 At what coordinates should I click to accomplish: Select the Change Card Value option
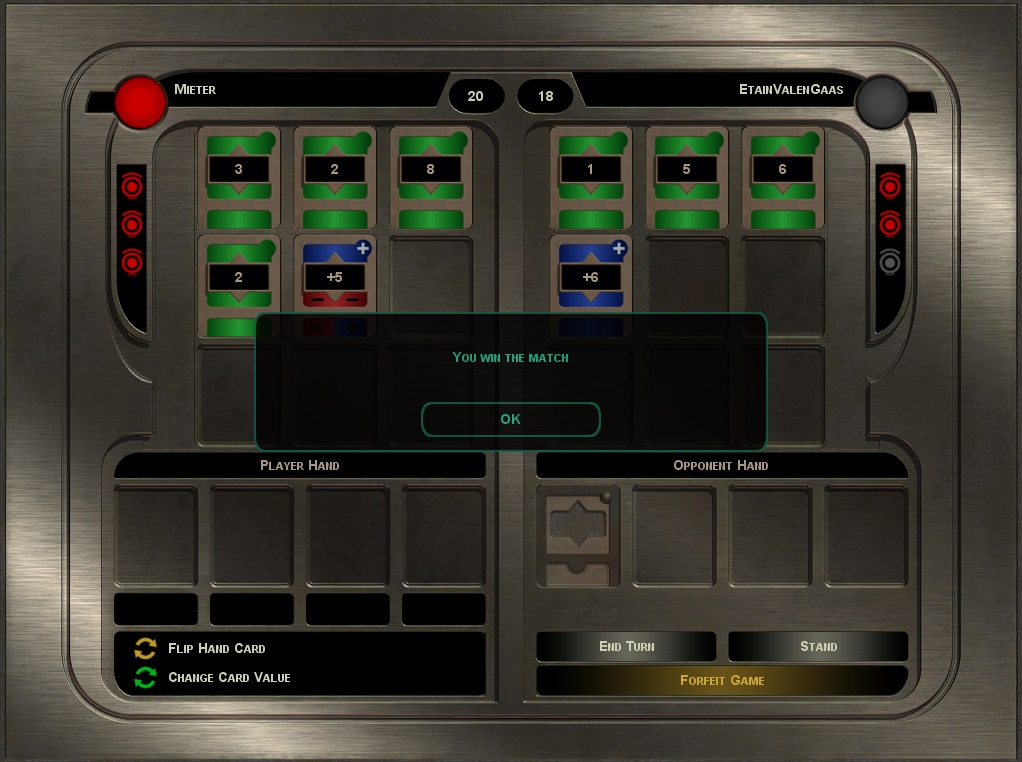(229, 677)
